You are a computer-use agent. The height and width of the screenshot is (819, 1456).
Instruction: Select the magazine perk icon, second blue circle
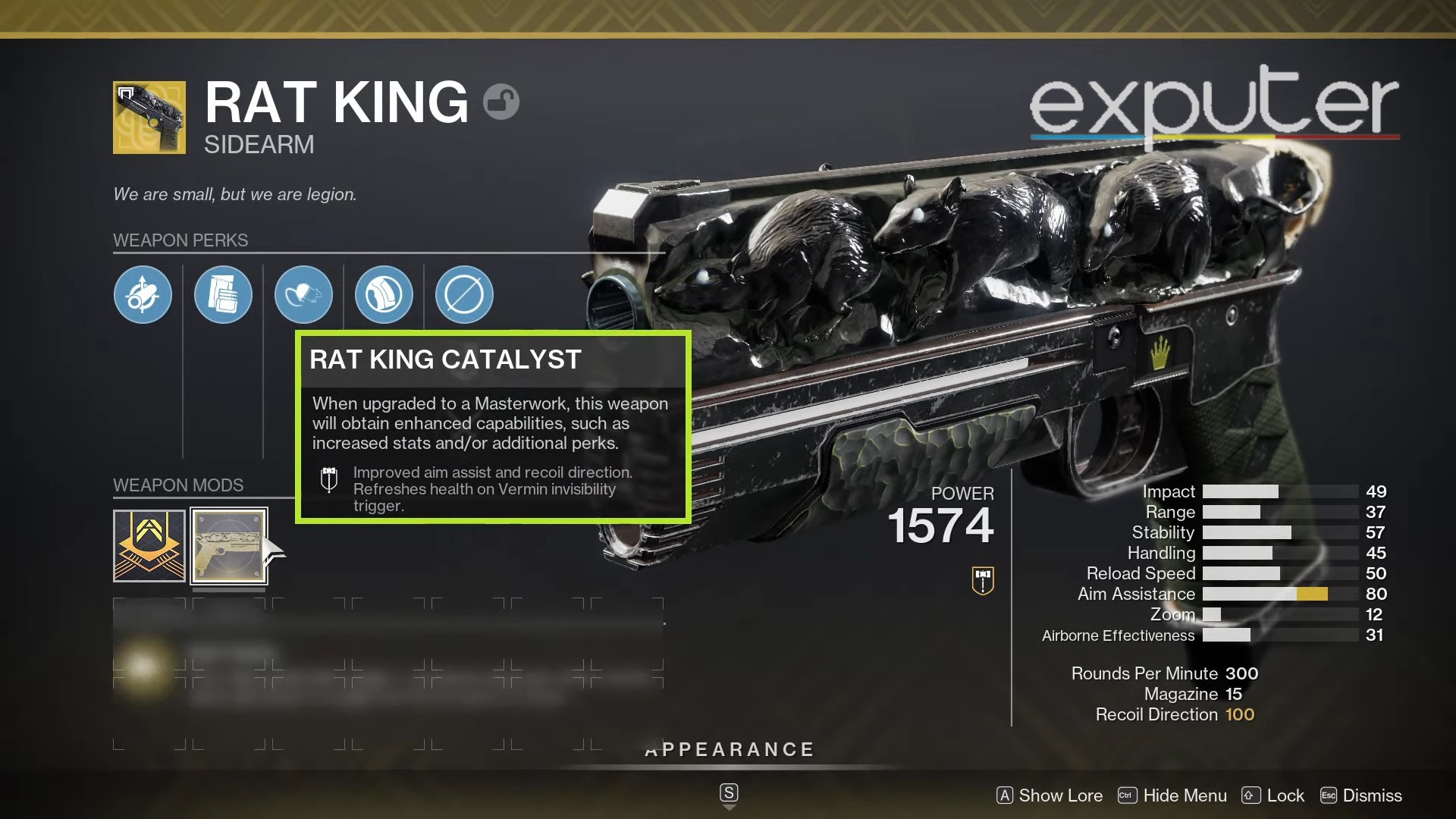tap(223, 294)
